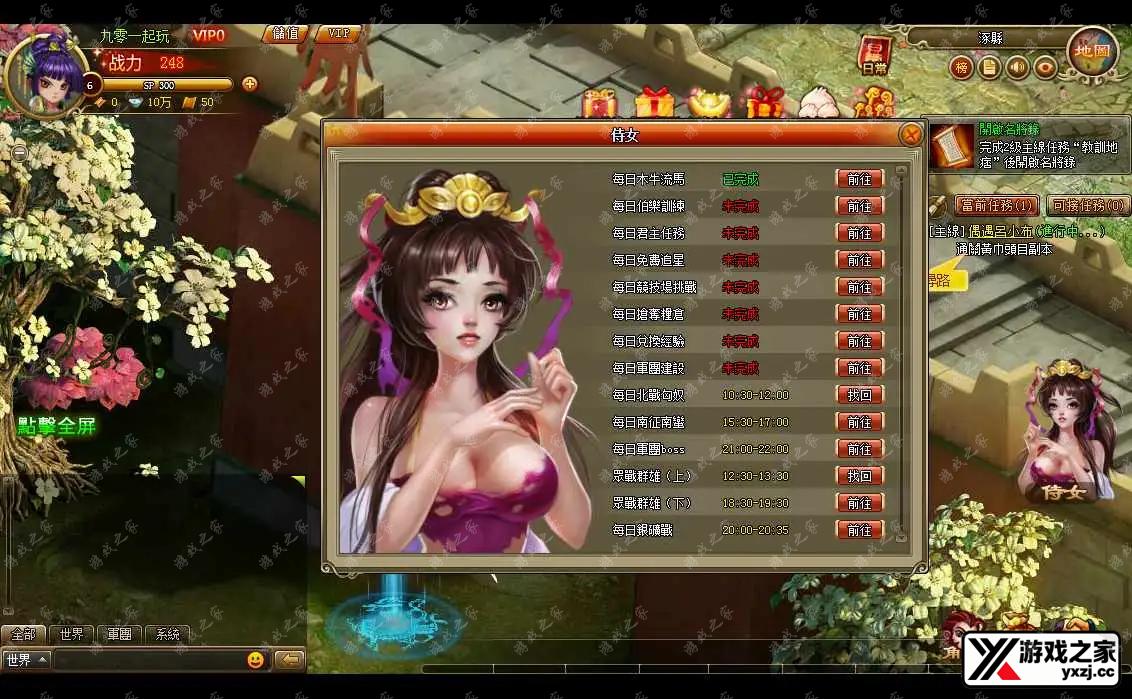The image size is (1132, 699).
Task: Switch to the 可接任務 available quests tab
Action: pyautogui.click(x=1087, y=206)
